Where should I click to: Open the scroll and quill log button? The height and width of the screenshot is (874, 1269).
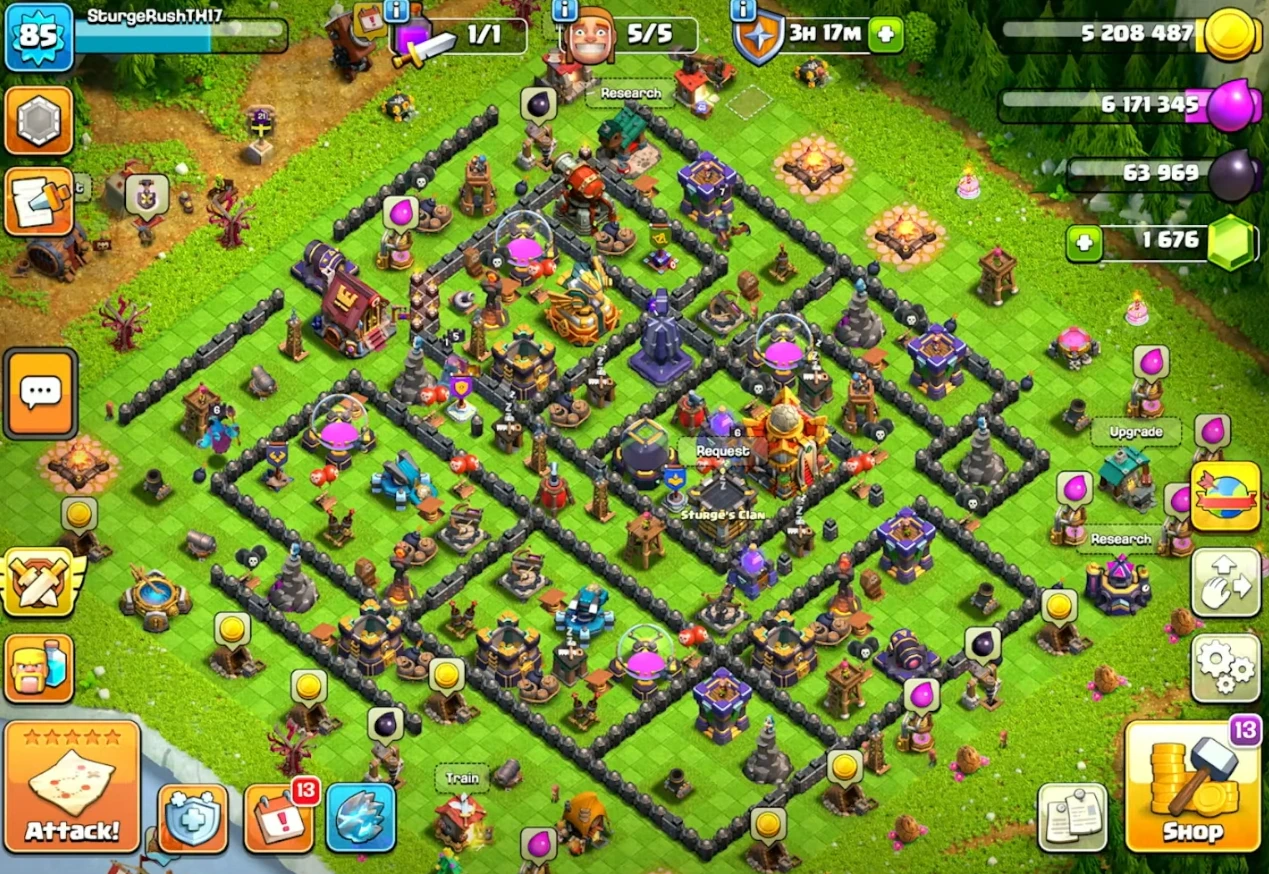coord(40,201)
